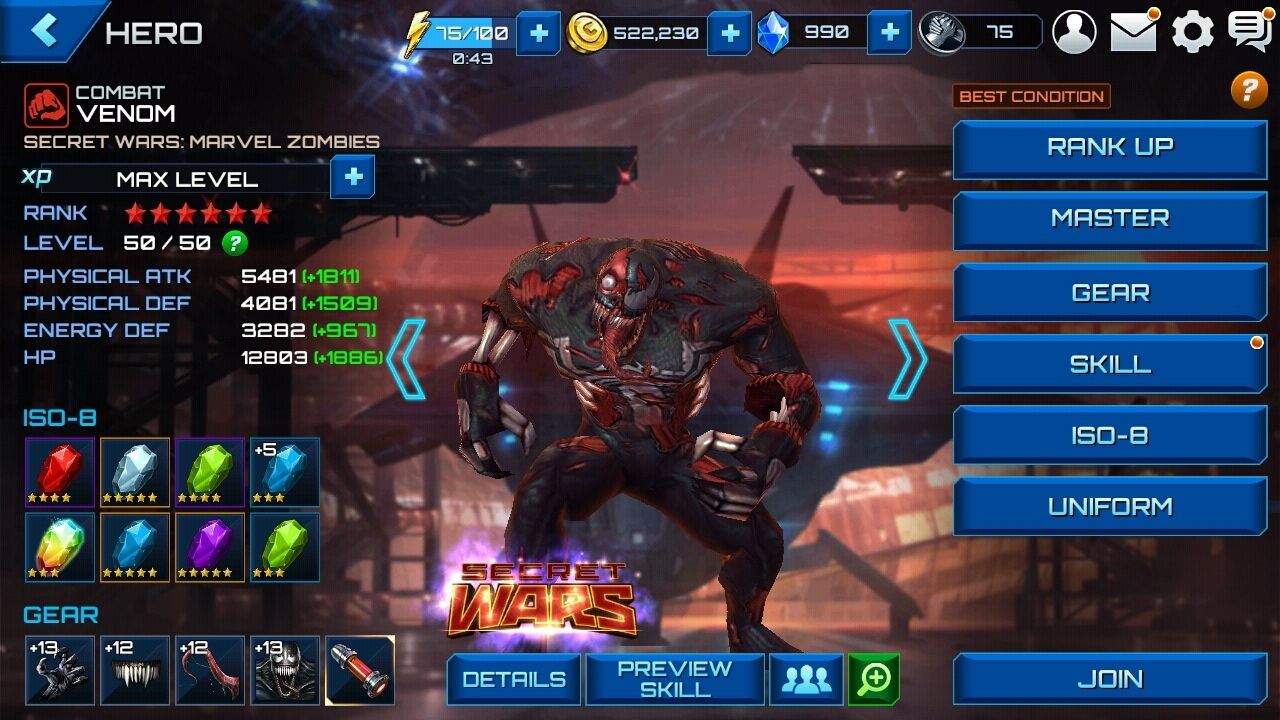The width and height of the screenshot is (1280, 720).
Task: Select the red ISO-8 crystal slot
Action: [x=60, y=472]
